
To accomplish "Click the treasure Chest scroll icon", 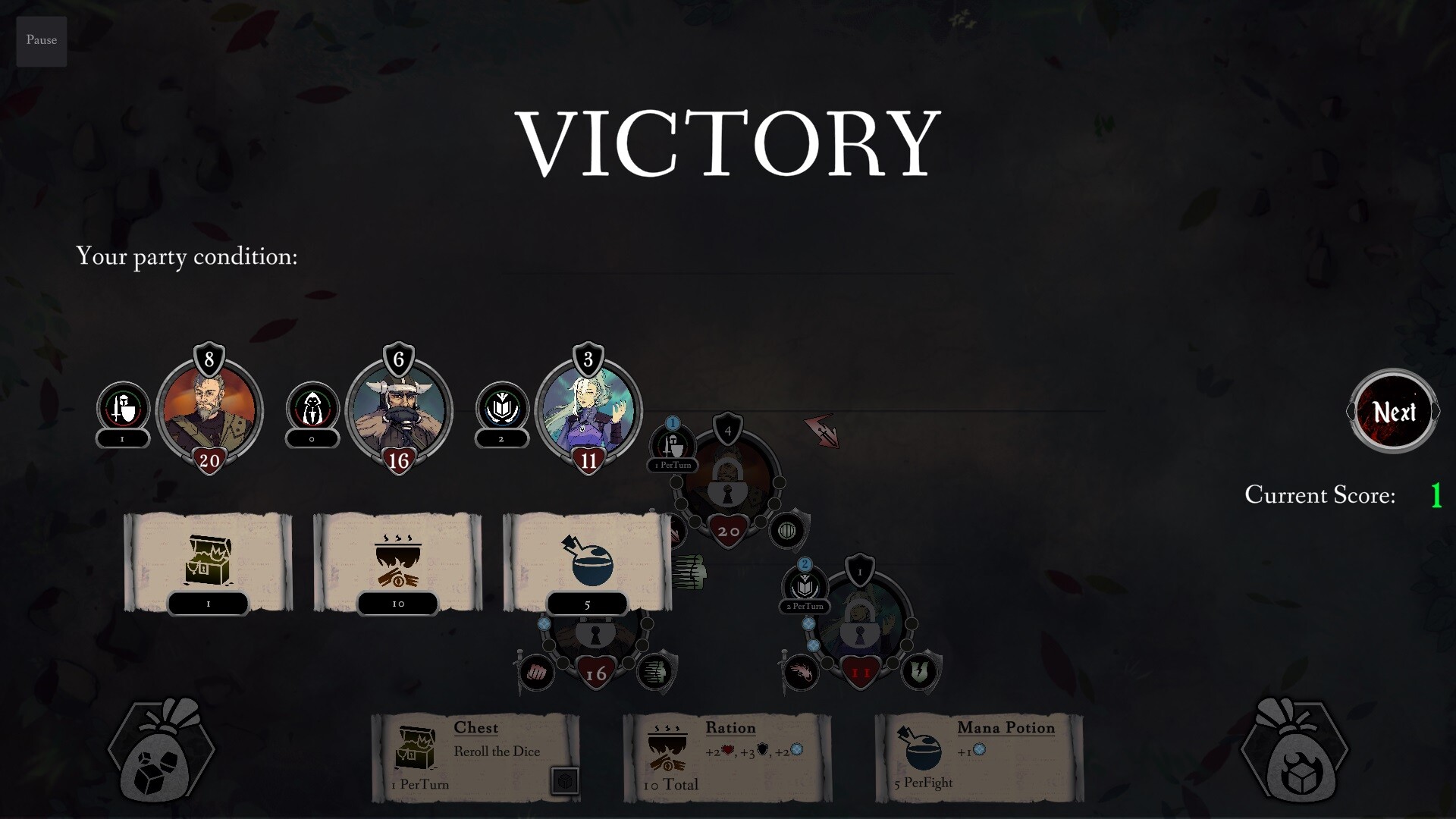I will coord(208,559).
